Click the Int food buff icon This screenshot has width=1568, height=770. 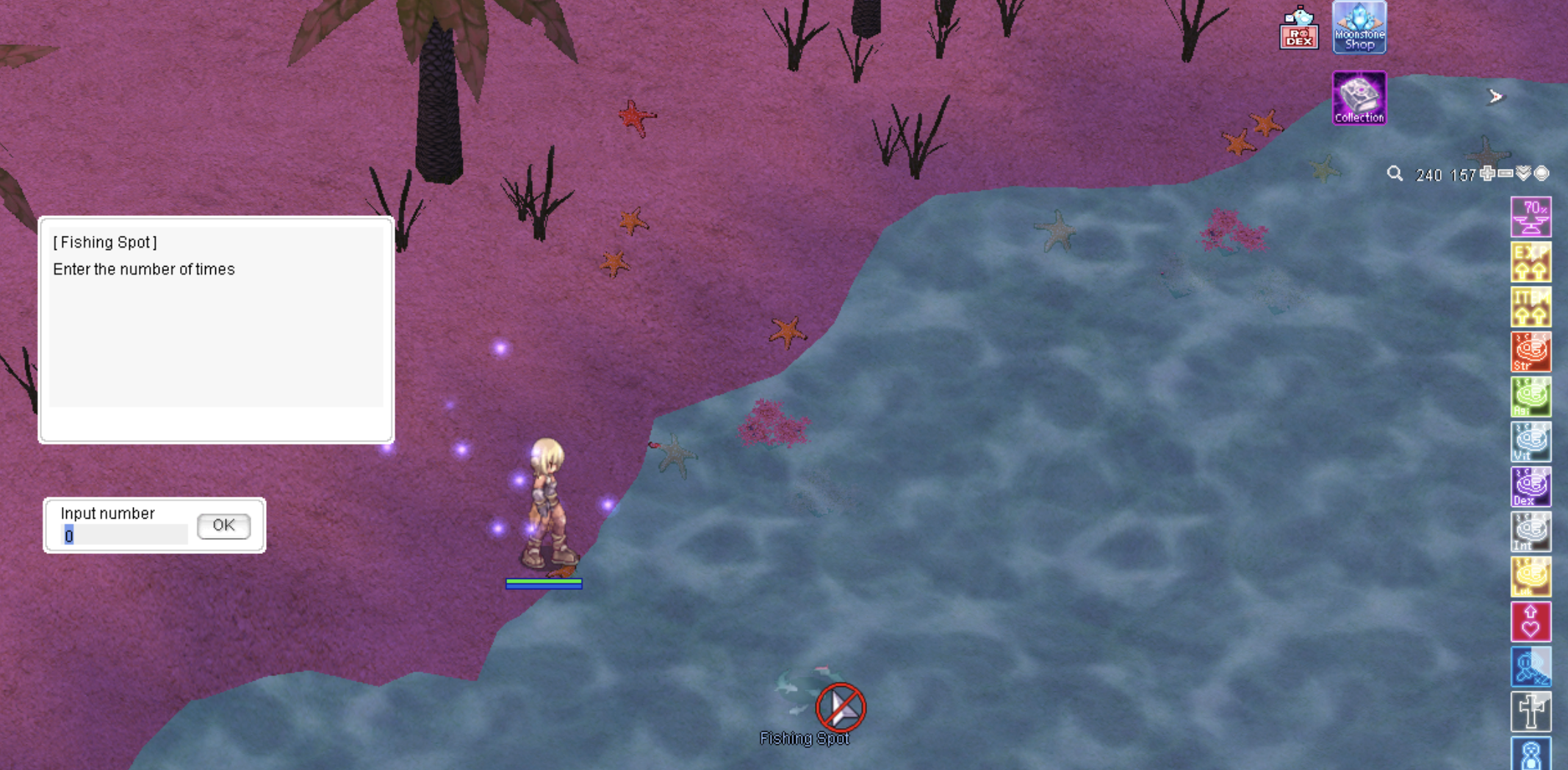pyautogui.click(x=1531, y=532)
